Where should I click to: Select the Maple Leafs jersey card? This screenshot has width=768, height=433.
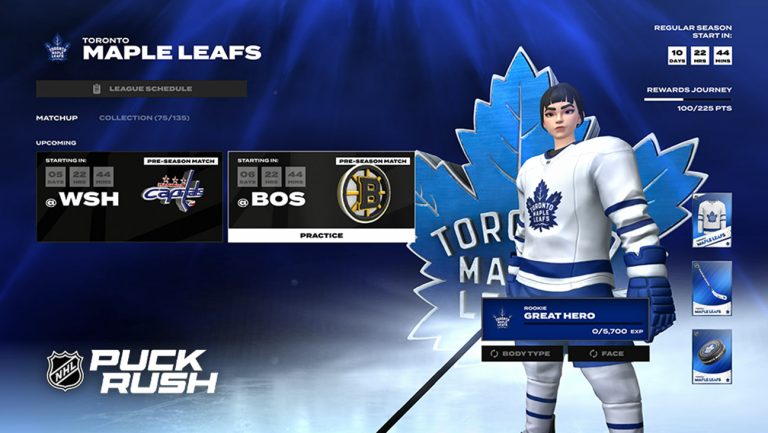[711, 220]
